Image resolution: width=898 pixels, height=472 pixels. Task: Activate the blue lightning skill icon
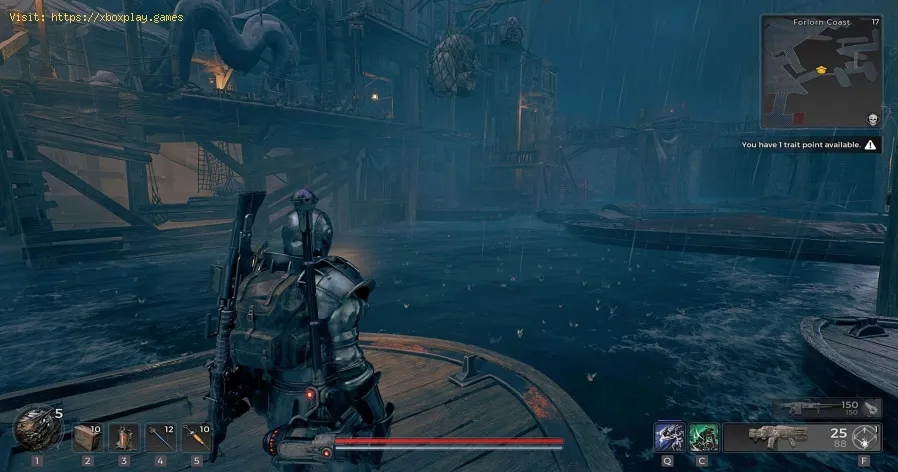(x=669, y=438)
